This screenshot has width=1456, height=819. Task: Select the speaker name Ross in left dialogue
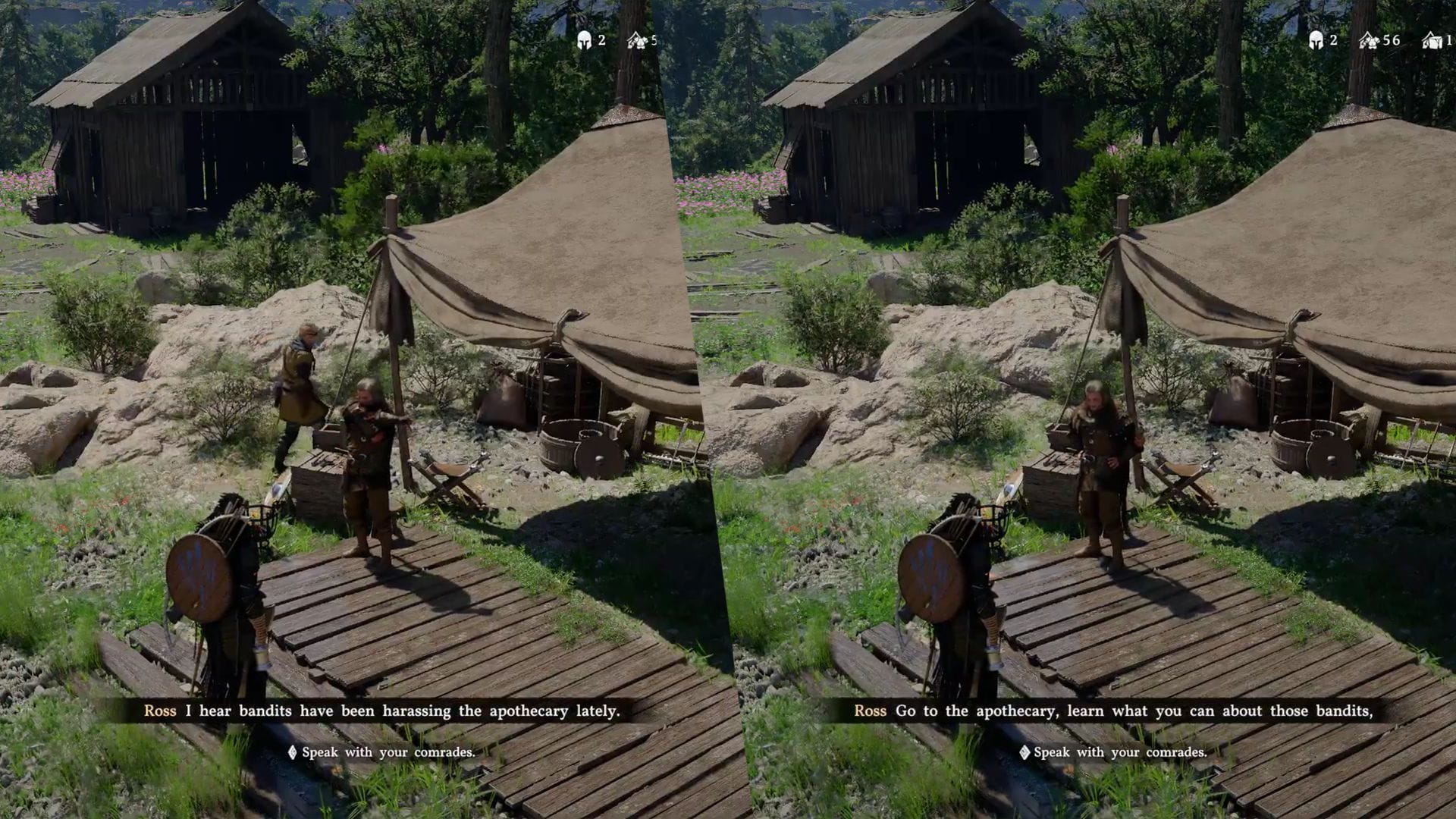158,711
